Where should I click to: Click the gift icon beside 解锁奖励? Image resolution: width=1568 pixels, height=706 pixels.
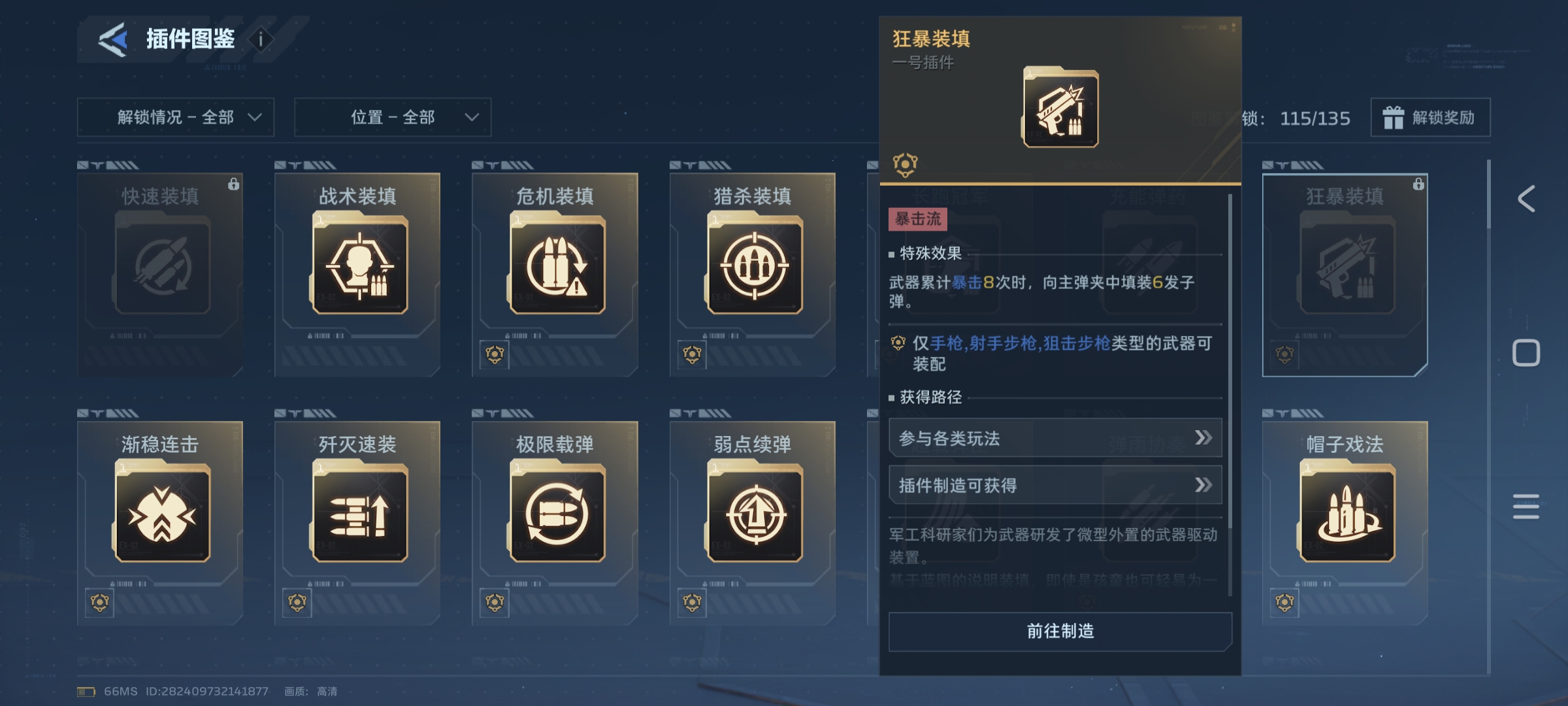pyautogui.click(x=1395, y=118)
